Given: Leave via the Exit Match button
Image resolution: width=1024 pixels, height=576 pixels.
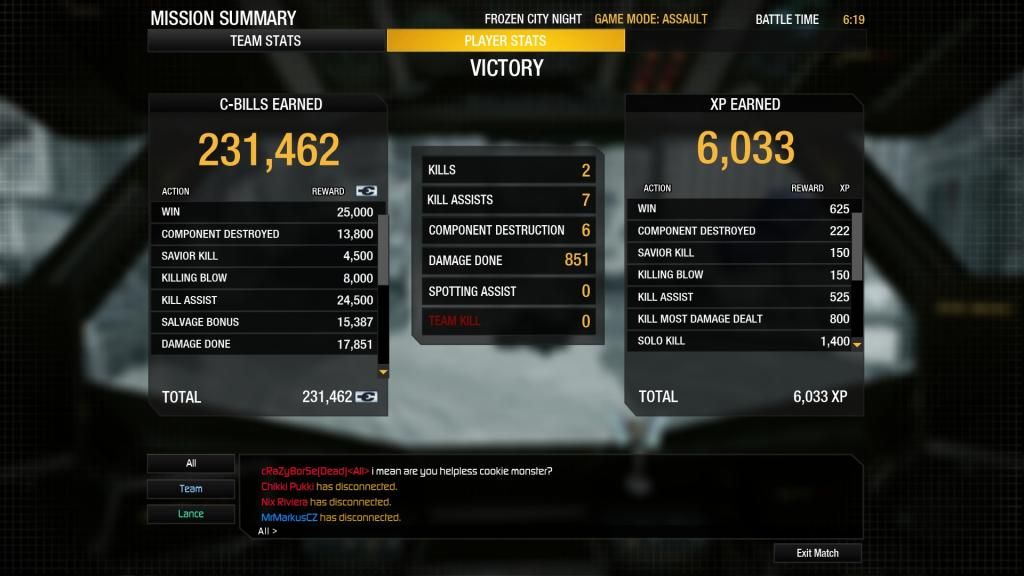Looking at the screenshot, I should click(817, 553).
